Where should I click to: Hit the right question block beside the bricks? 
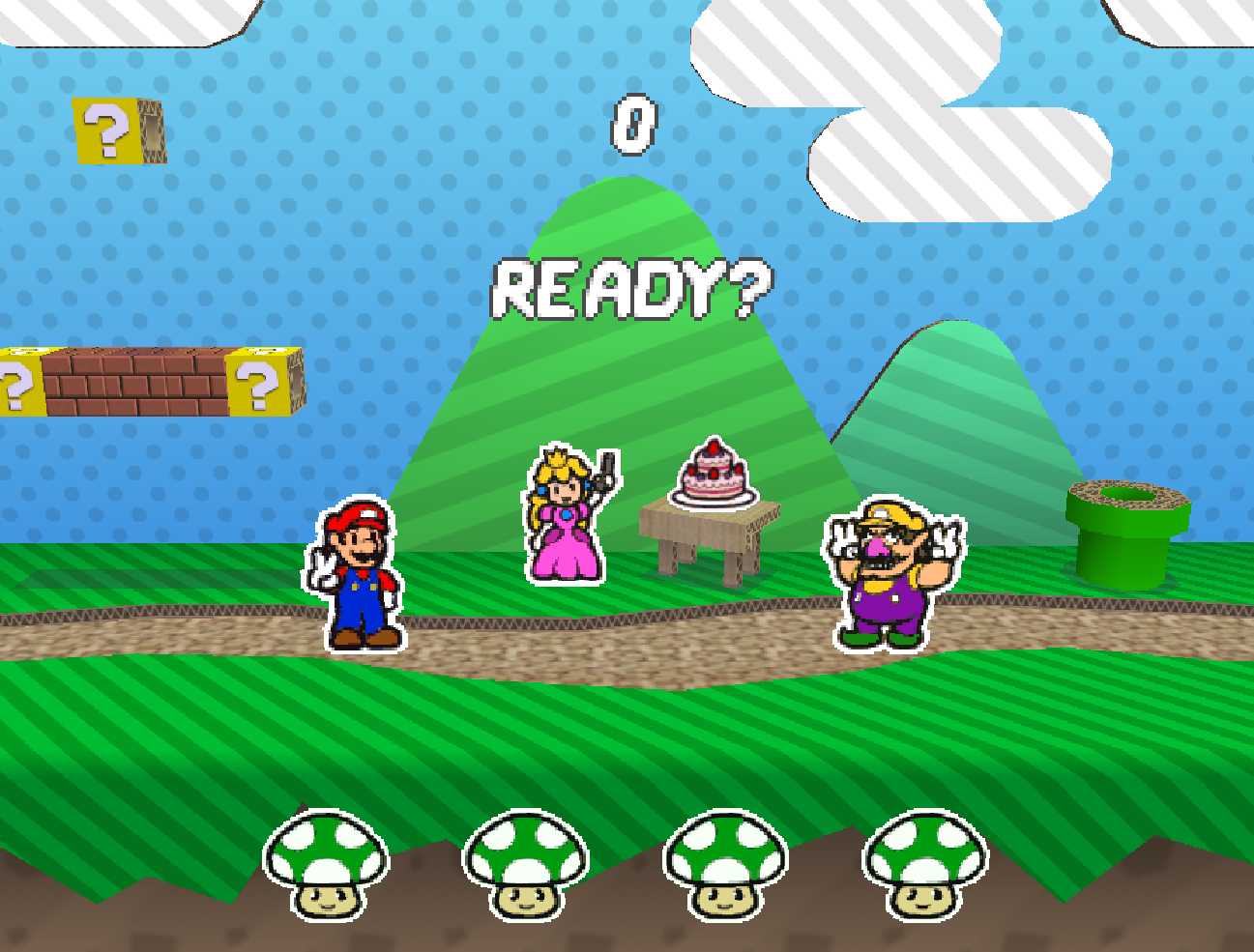click(259, 382)
